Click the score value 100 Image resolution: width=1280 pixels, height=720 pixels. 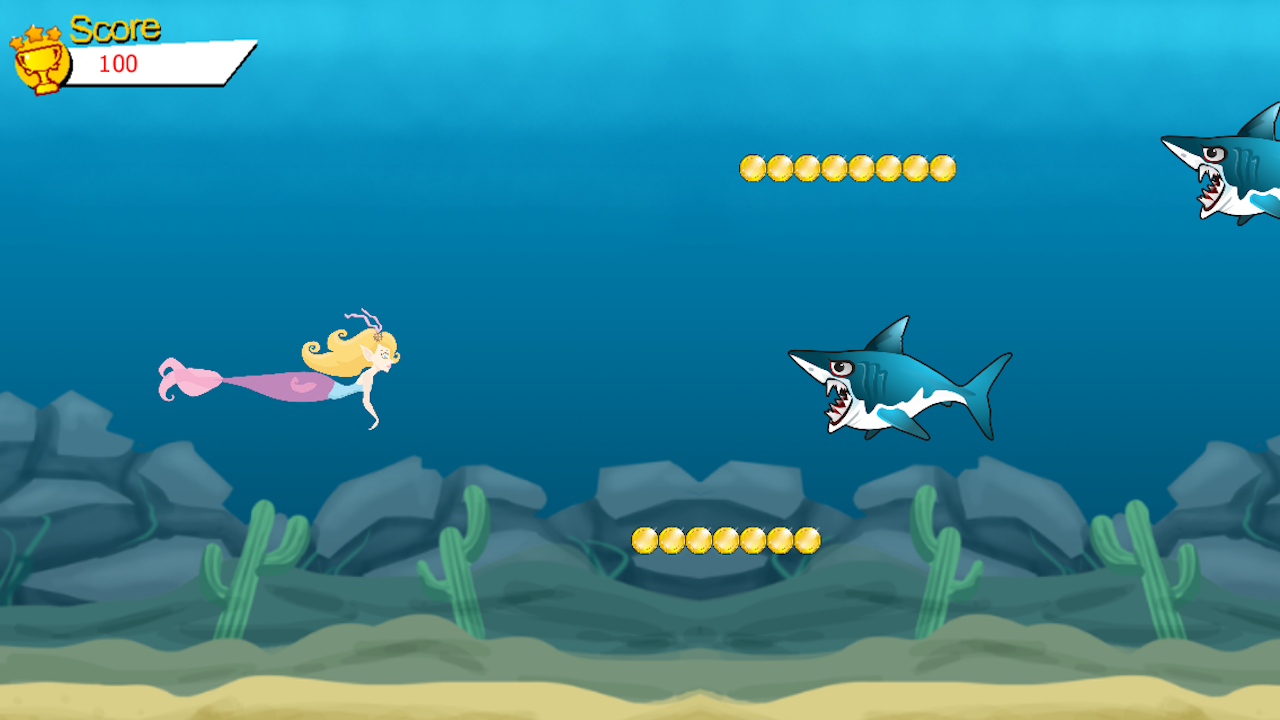(x=118, y=63)
